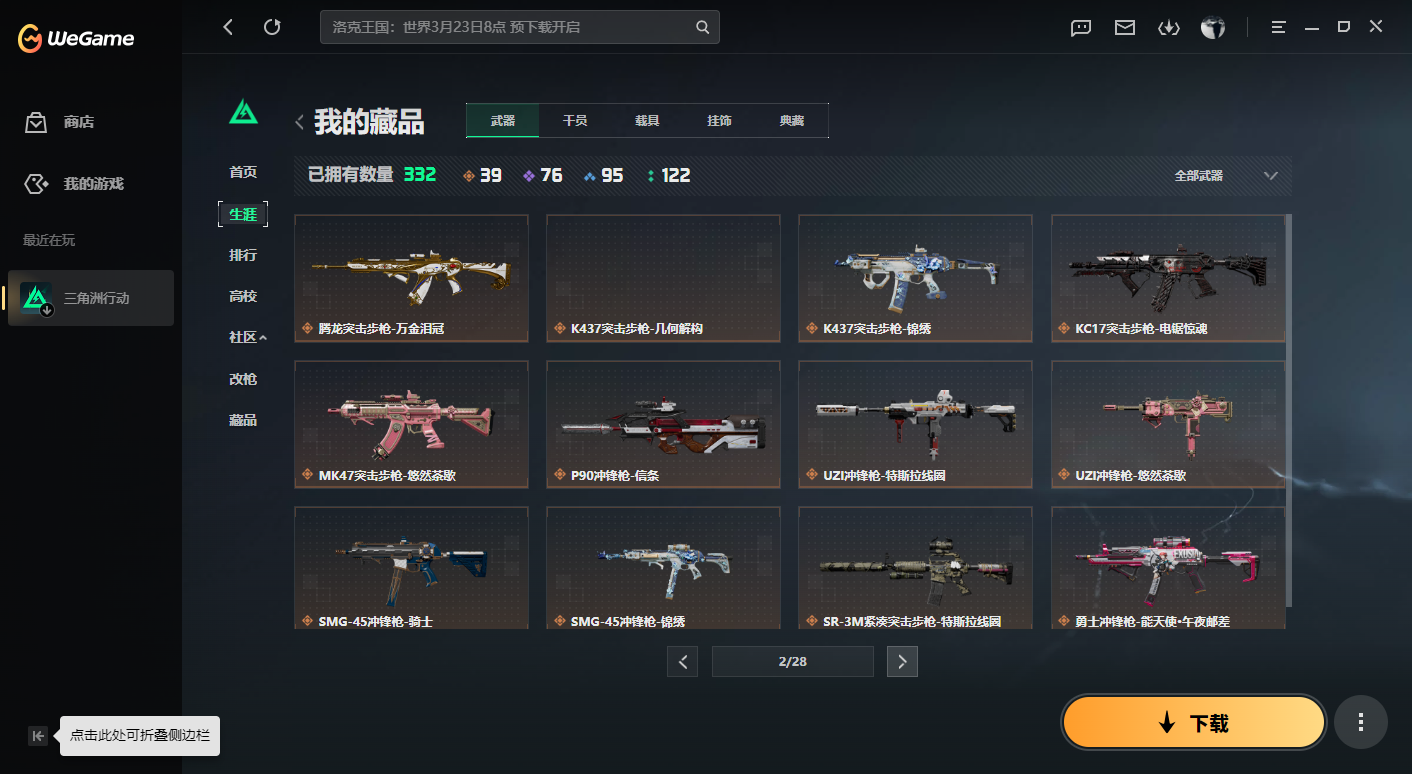The image size is (1412, 774).
Task: Open the titlebar hamburger menu
Action: [1278, 27]
